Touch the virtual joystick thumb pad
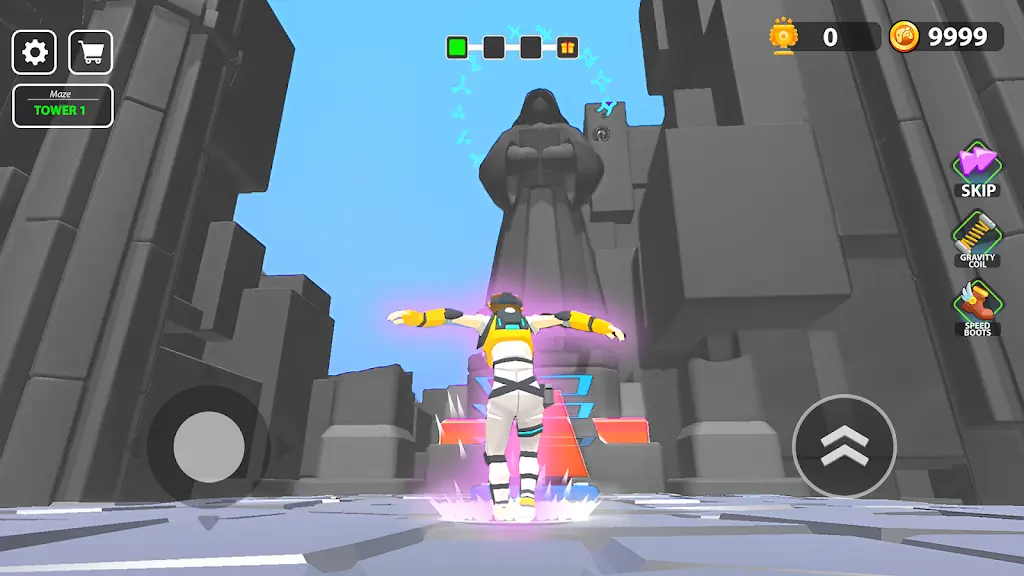The height and width of the screenshot is (576, 1024). click(209, 446)
